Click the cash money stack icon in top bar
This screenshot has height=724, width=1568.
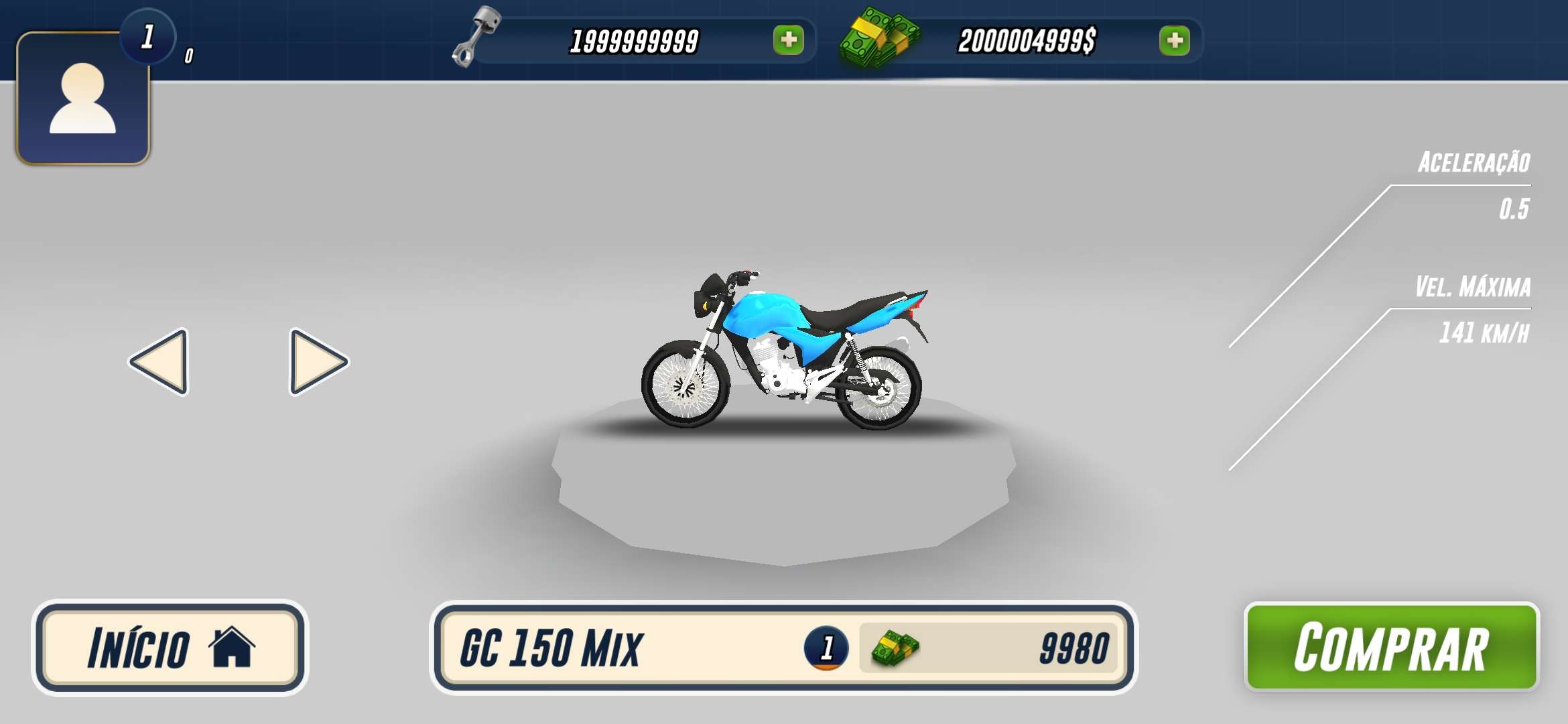(878, 37)
